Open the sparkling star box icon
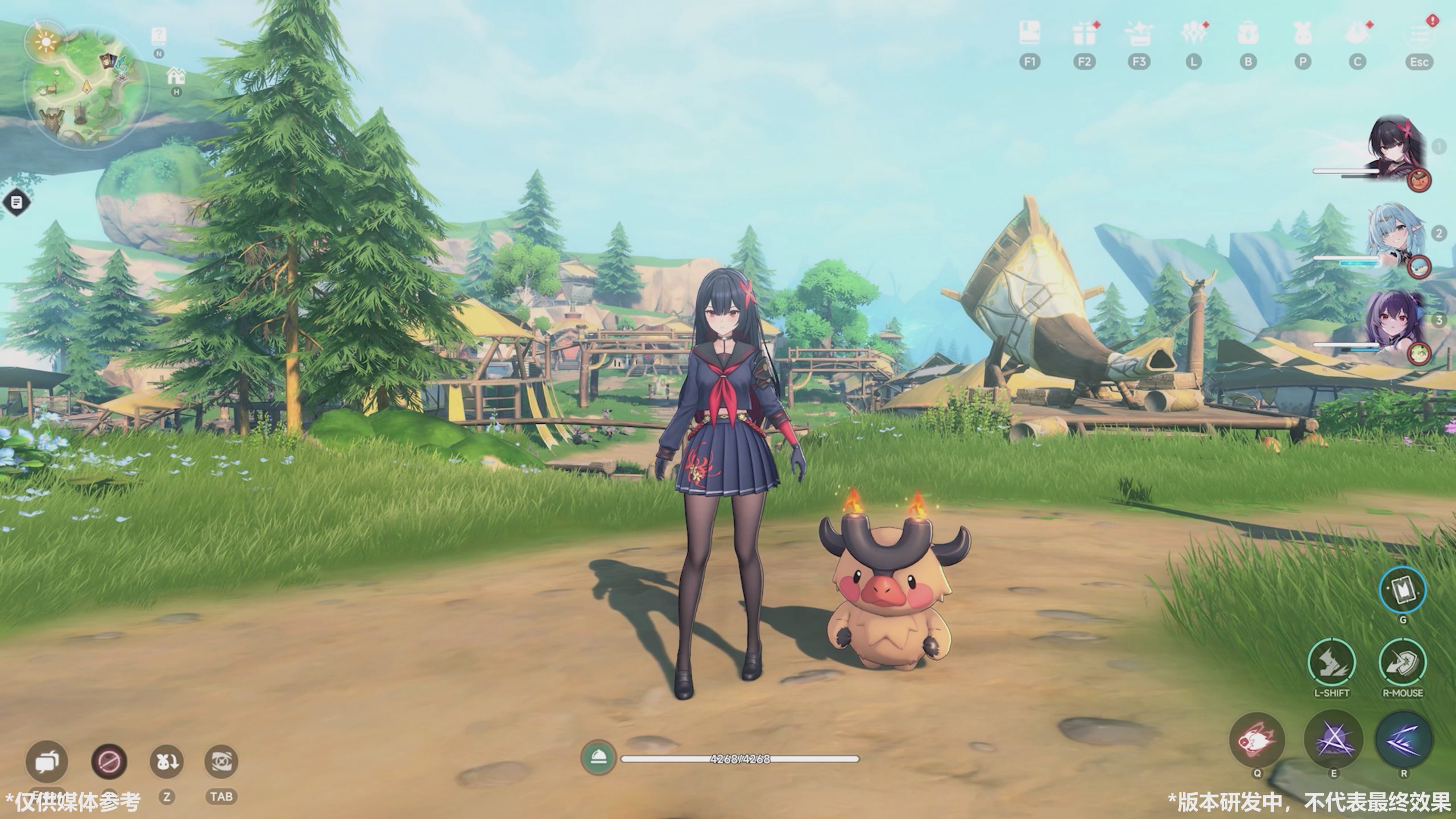The width and height of the screenshot is (1456, 819). point(1138,35)
